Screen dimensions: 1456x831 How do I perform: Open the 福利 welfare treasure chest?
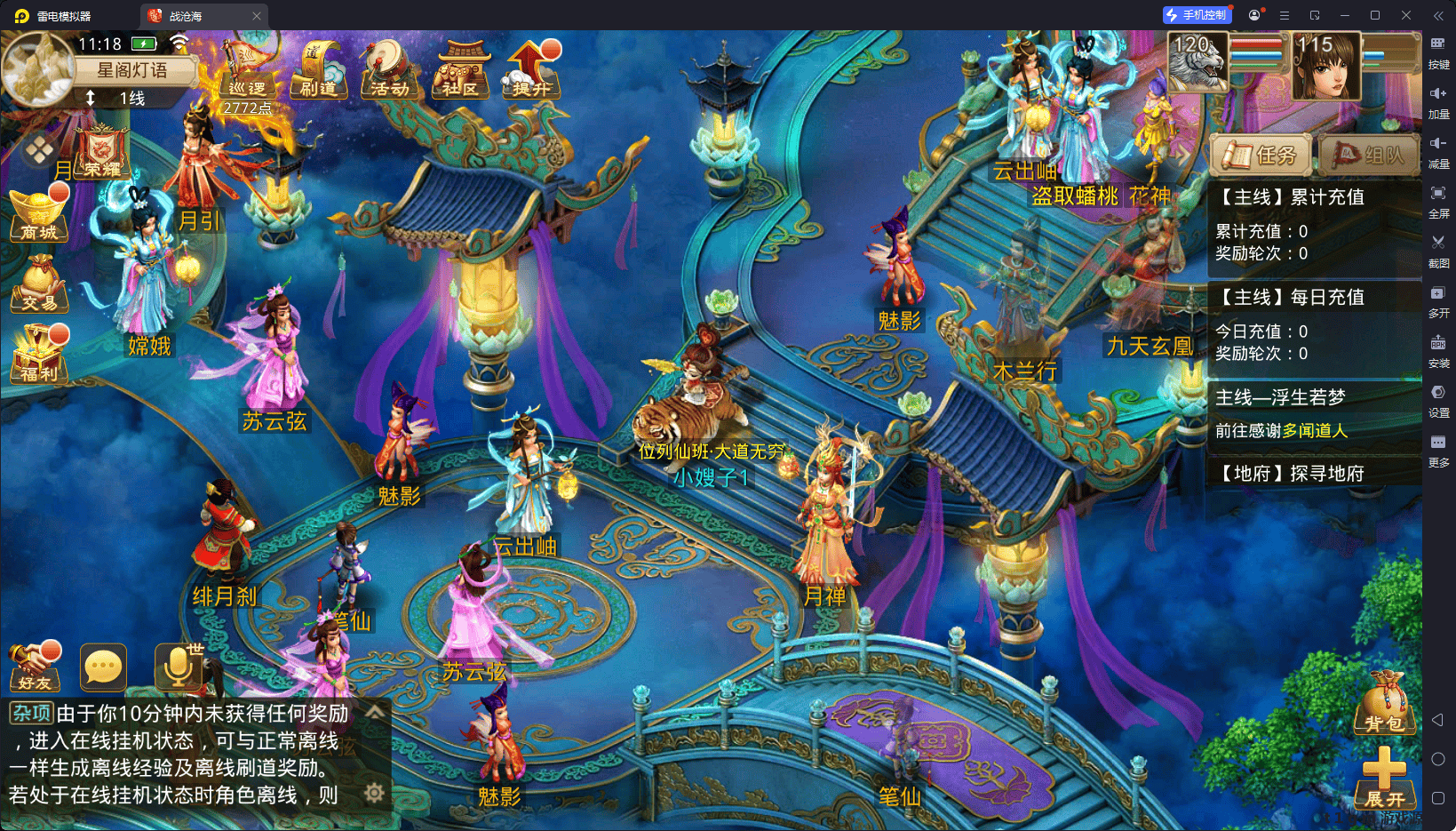(x=39, y=356)
